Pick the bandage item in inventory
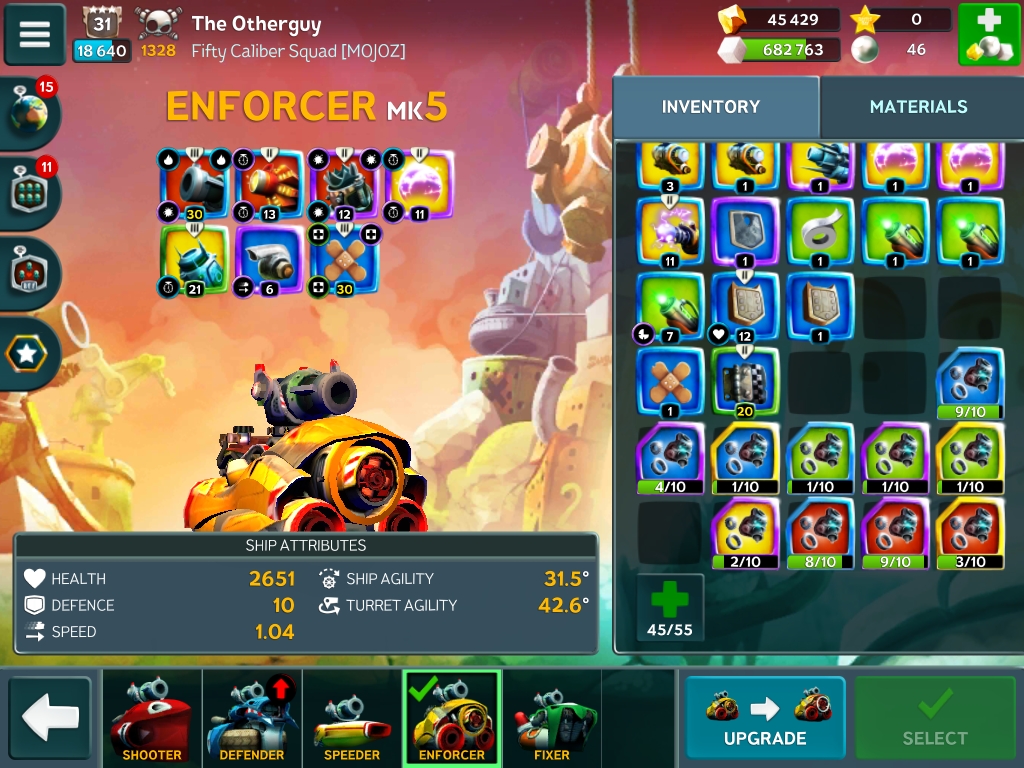Image resolution: width=1024 pixels, height=768 pixels. (x=670, y=382)
